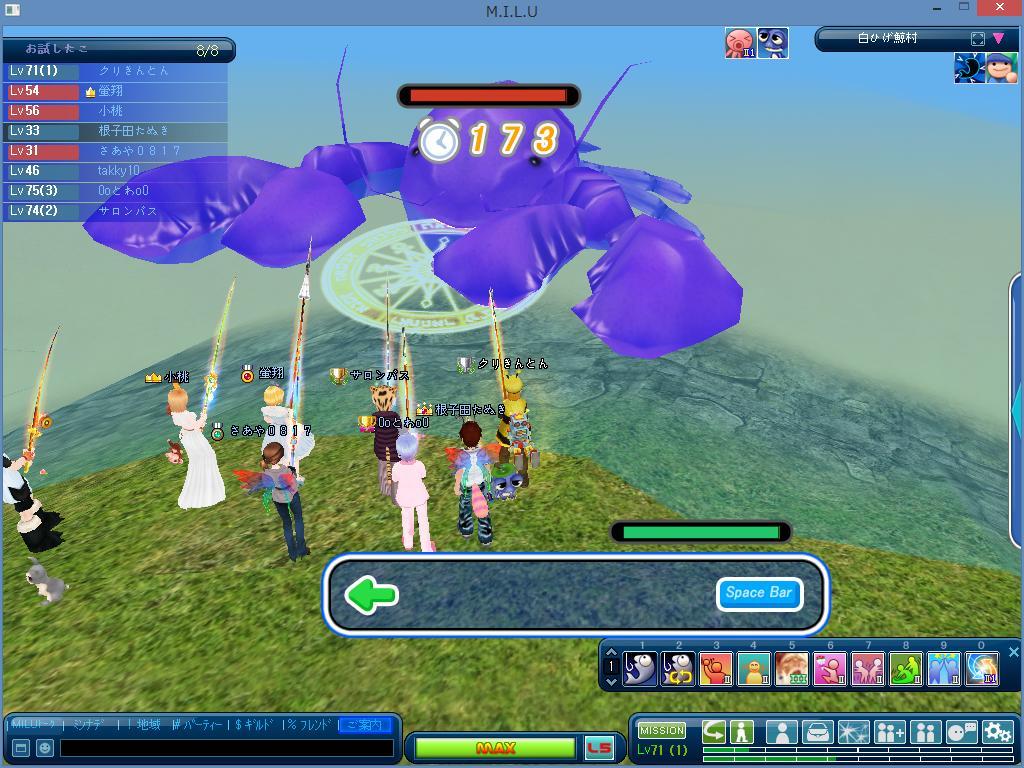Open the settings gears menu
The image size is (1024, 768).
[997, 733]
